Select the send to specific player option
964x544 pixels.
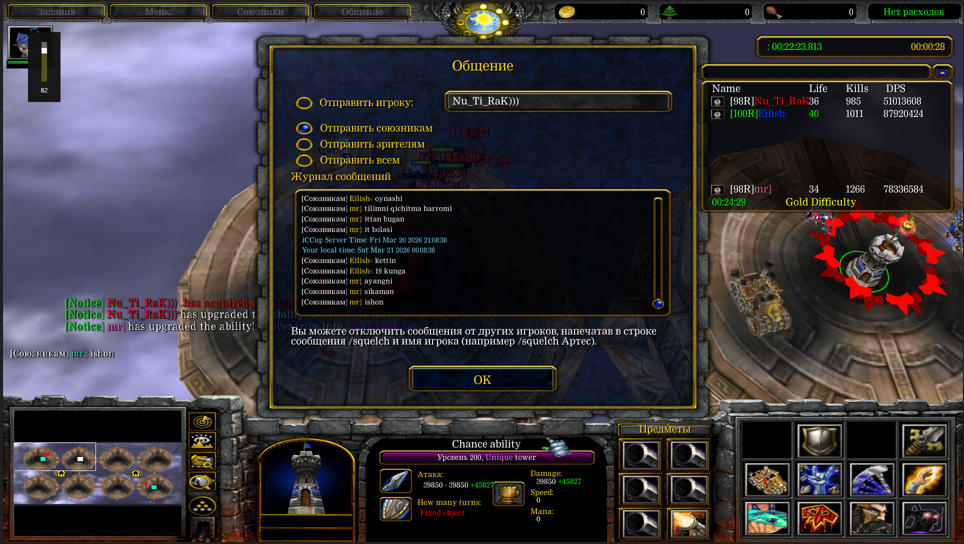point(304,103)
